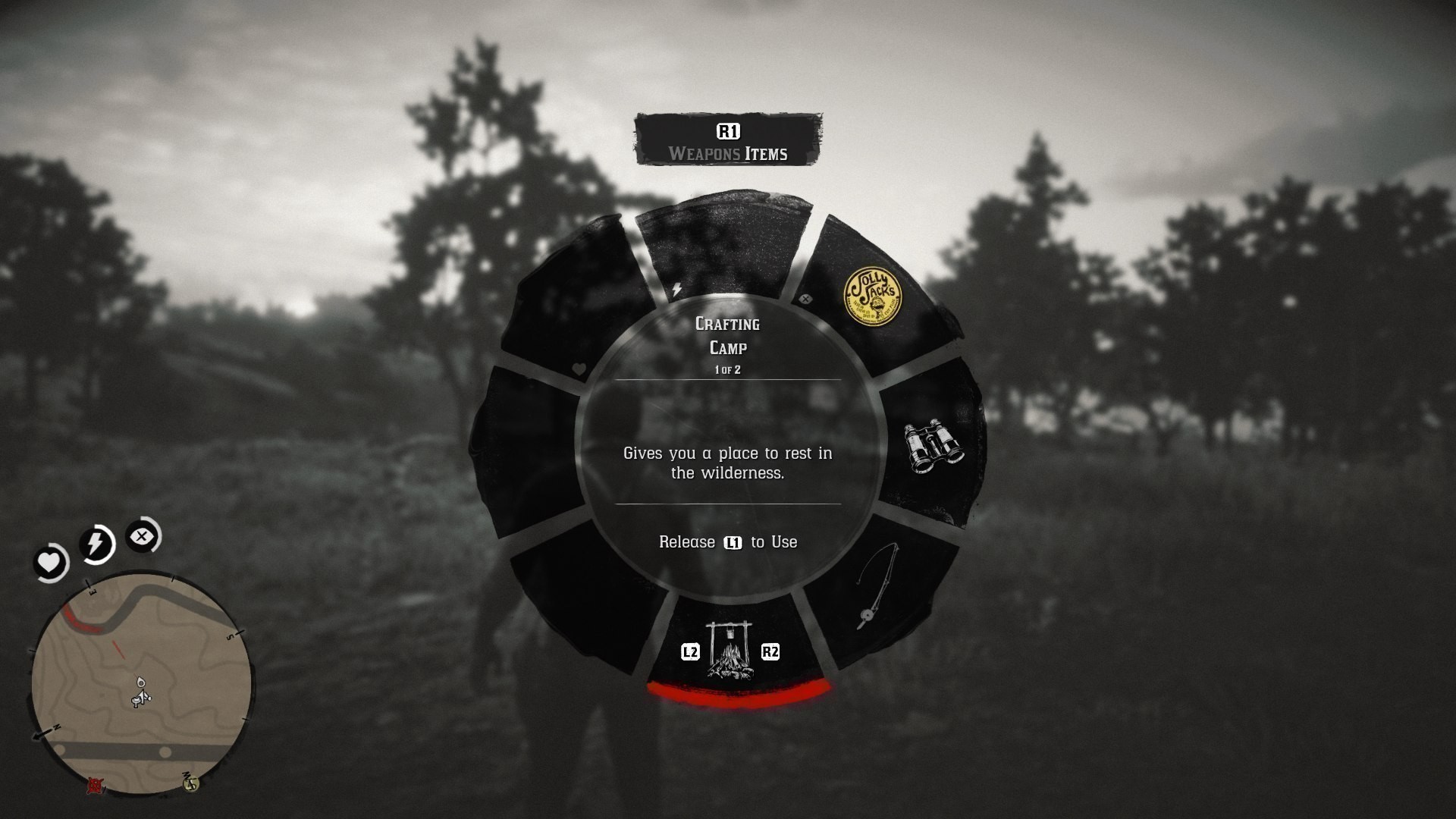Switch to the Weapons tab
The height and width of the screenshot is (819, 1456).
704,153
